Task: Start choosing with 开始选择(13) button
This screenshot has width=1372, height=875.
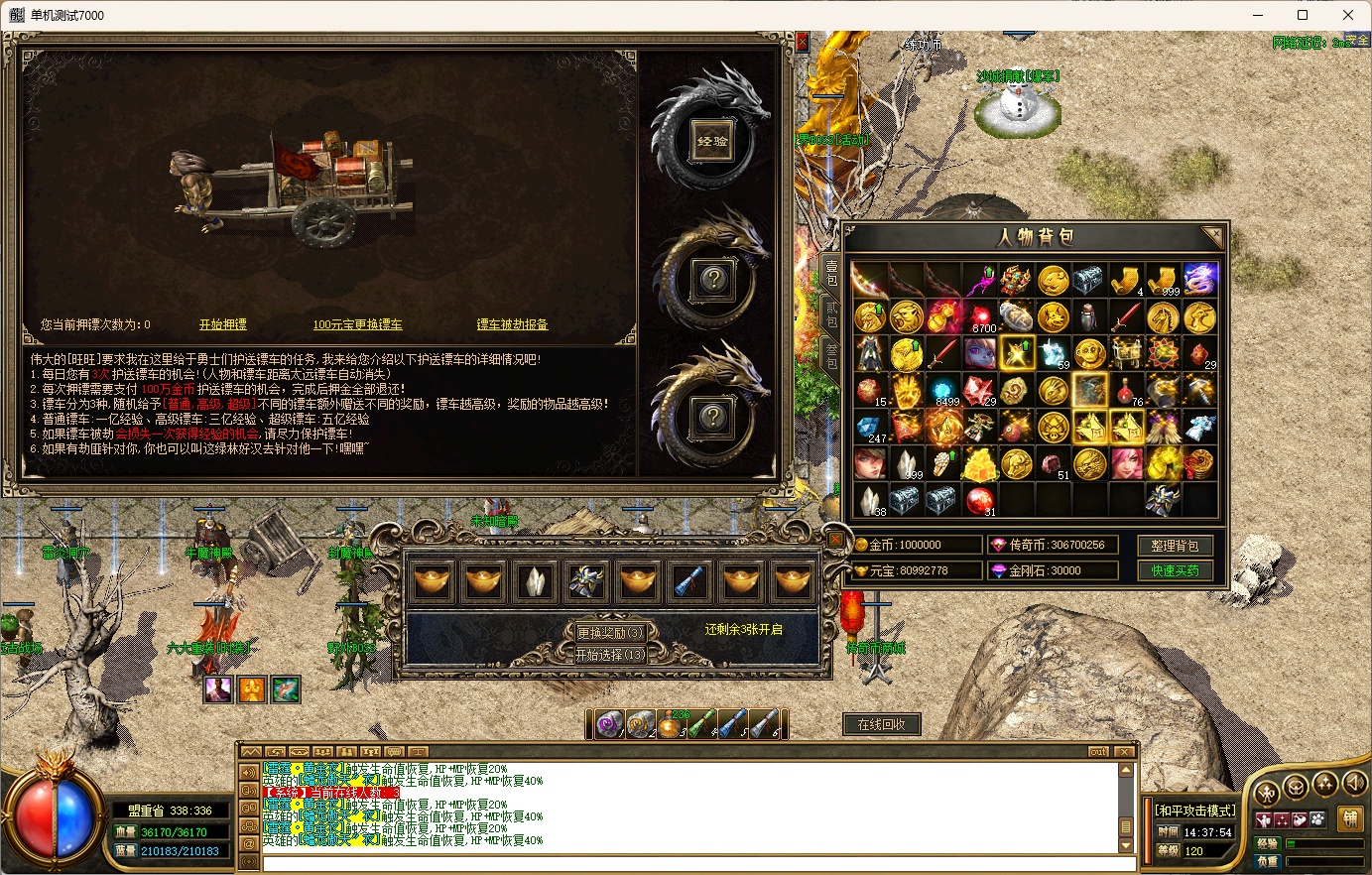Action: tap(610, 655)
